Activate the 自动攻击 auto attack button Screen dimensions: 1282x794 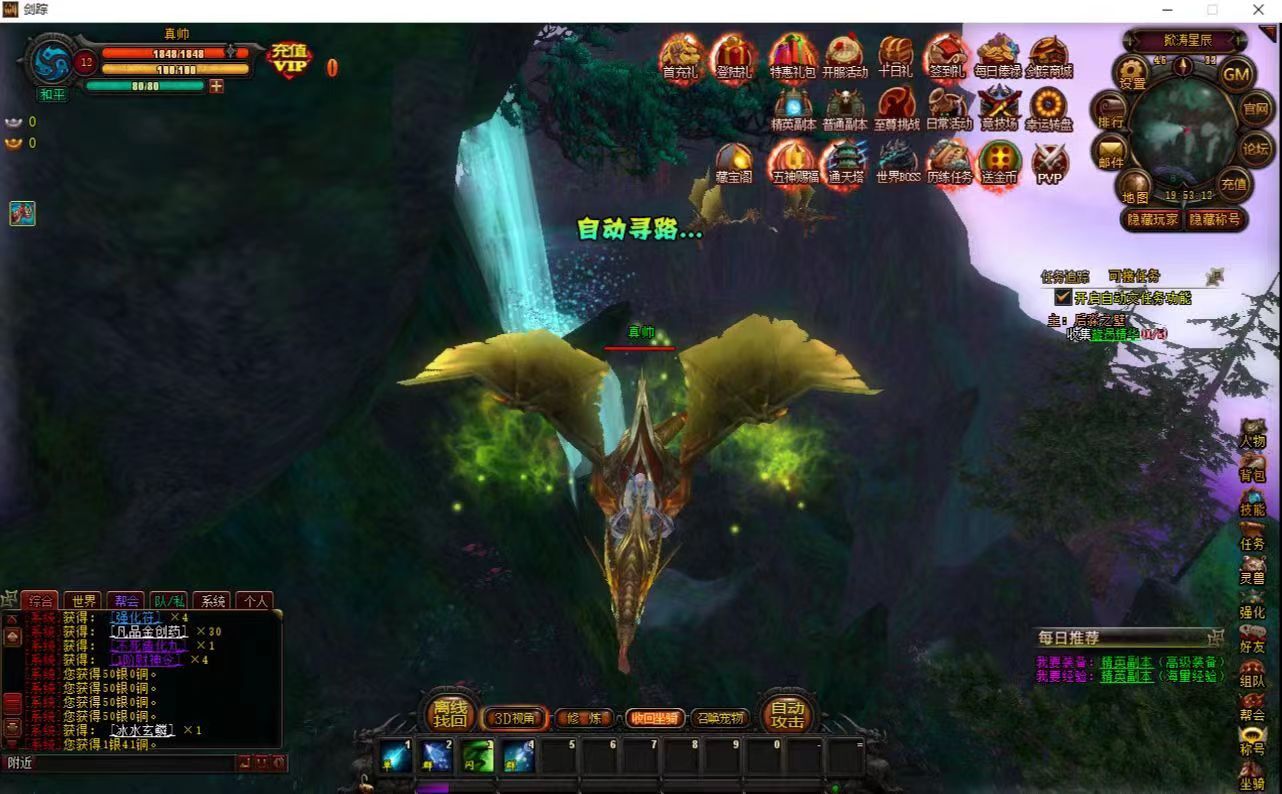pos(788,713)
